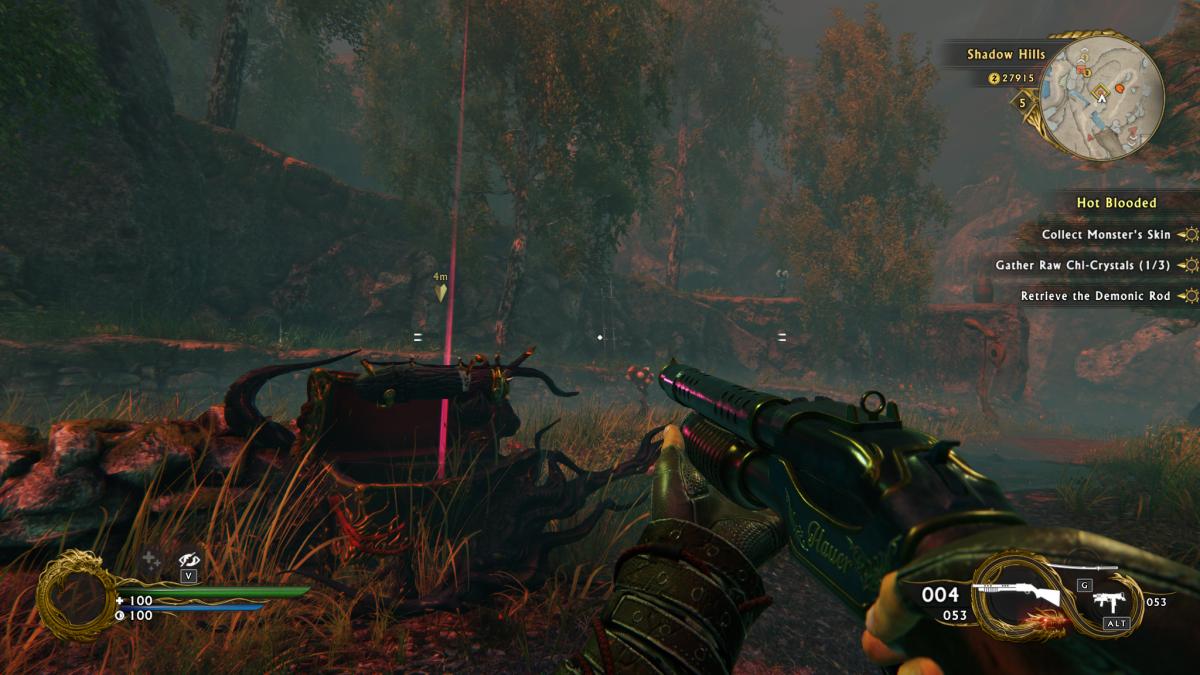Select the Gather Raw Chi-Crystals objective

pos(1082,266)
